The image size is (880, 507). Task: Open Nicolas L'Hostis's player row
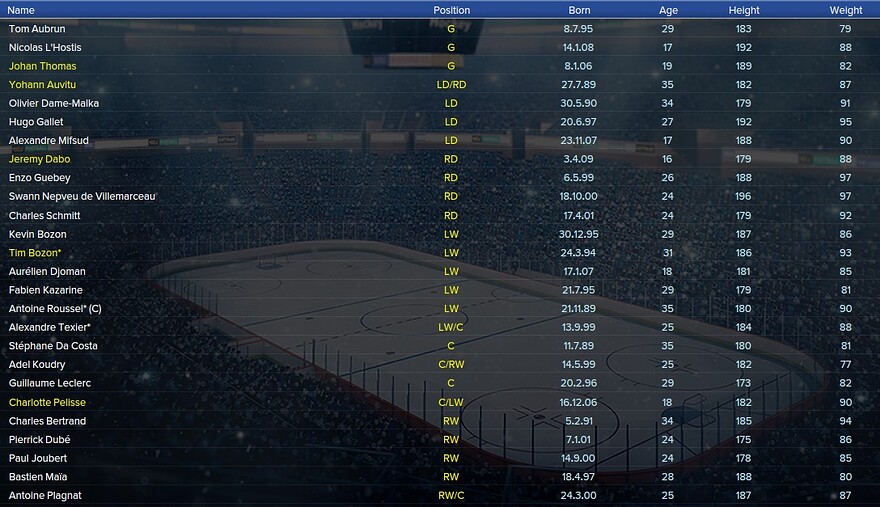(45, 47)
